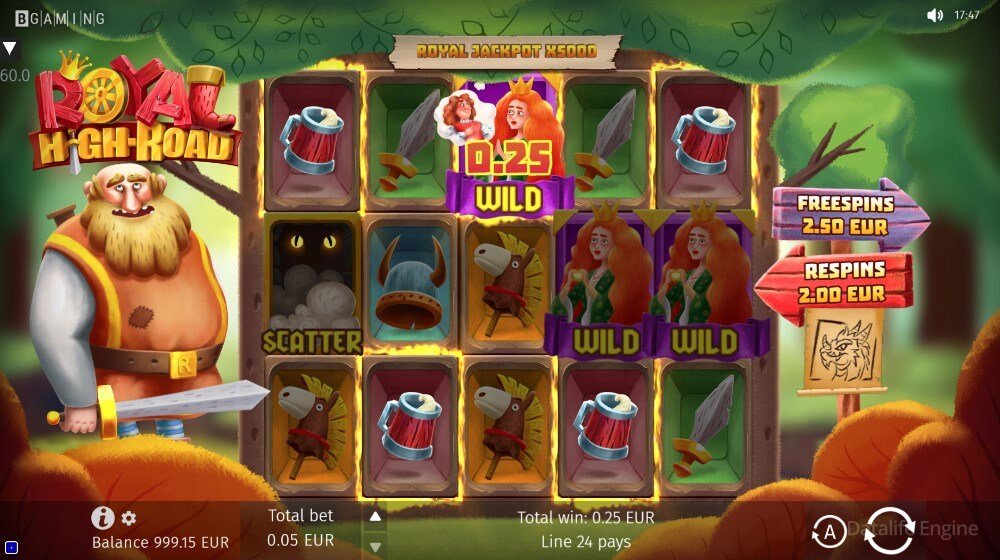Mute sound with the speaker icon
The image size is (1000, 560).
coord(935,15)
